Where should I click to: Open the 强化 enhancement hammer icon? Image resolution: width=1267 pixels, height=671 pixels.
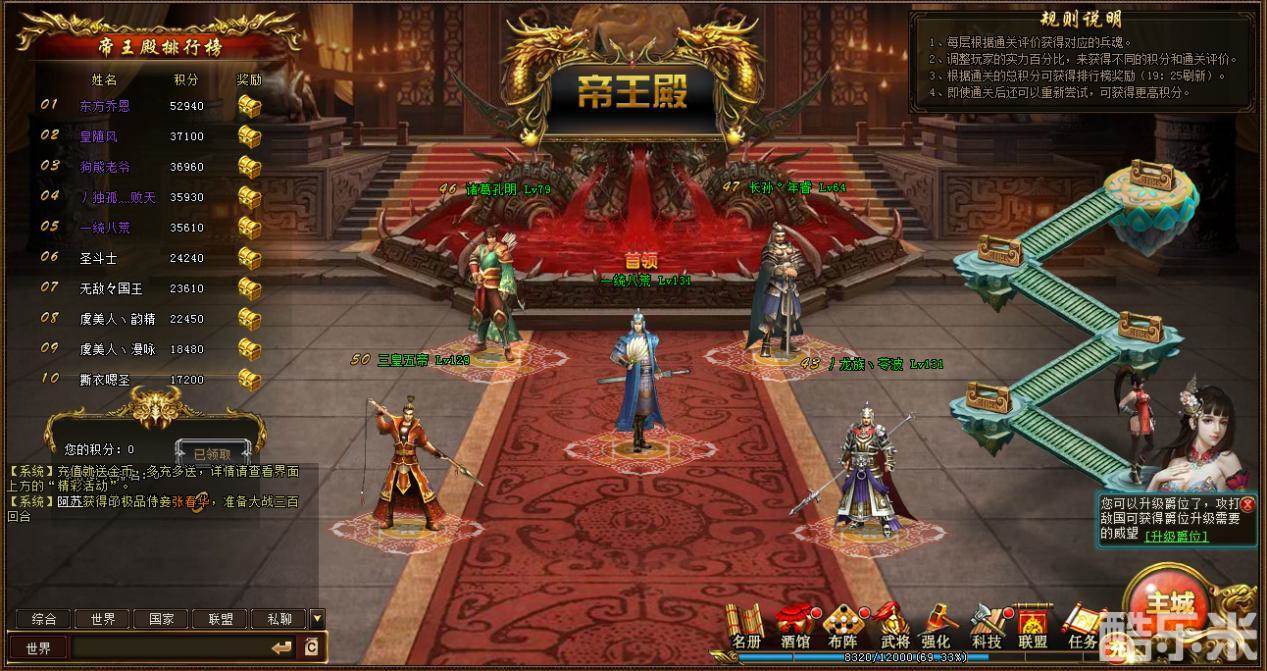pyautogui.click(x=937, y=624)
